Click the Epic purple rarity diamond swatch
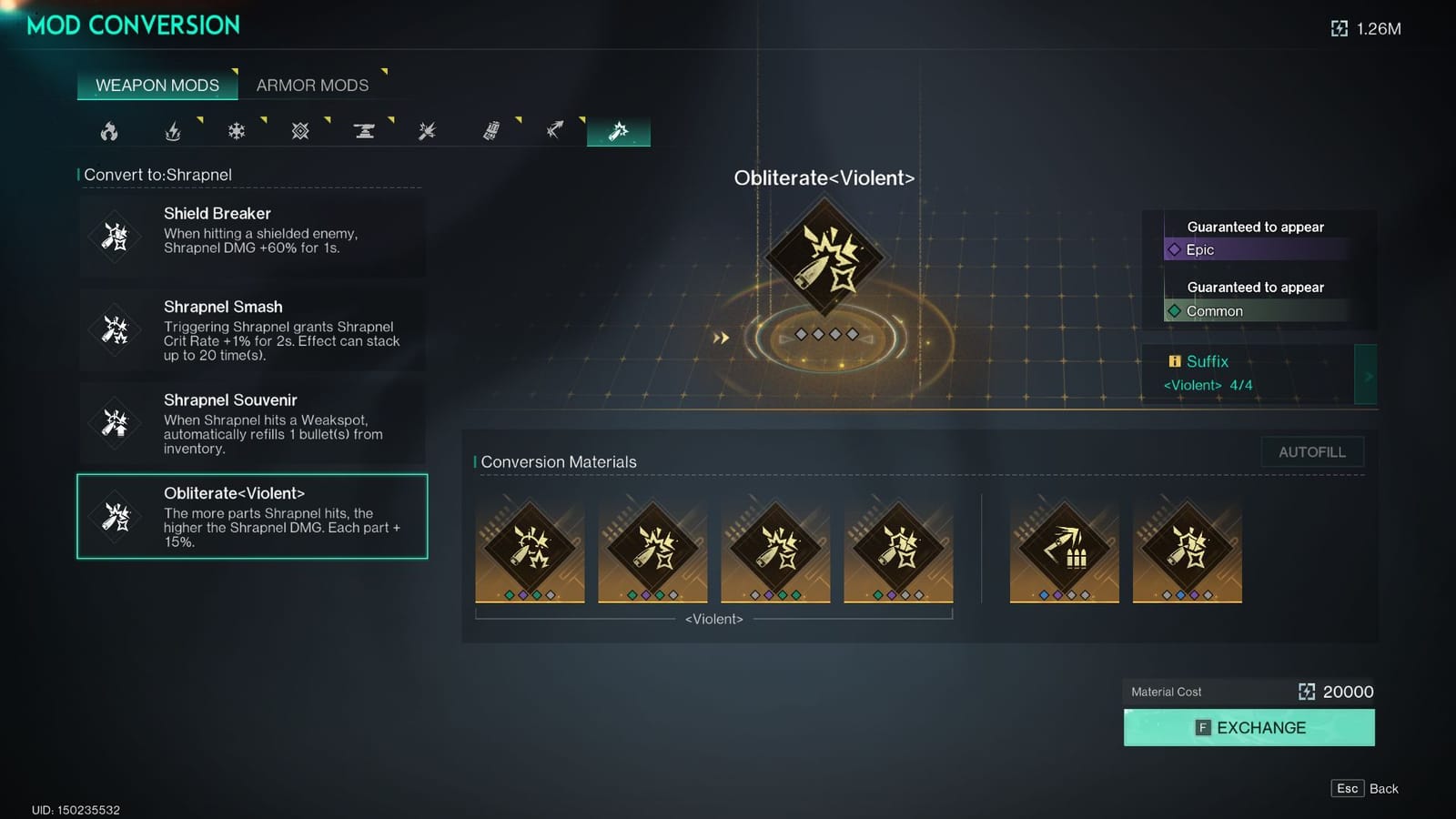The width and height of the screenshot is (1456, 819). point(1174,249)
